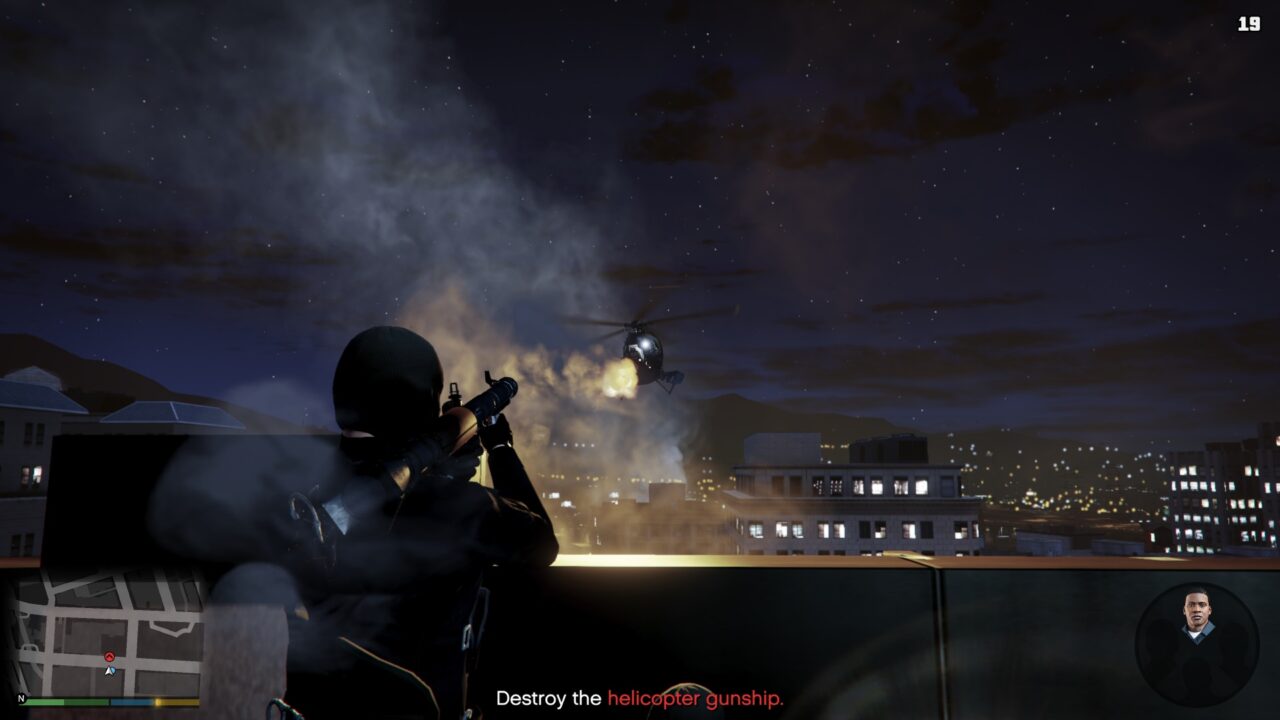Click the intersection of roads on the minimap
1280x720 pixels.
pos(132,659)
